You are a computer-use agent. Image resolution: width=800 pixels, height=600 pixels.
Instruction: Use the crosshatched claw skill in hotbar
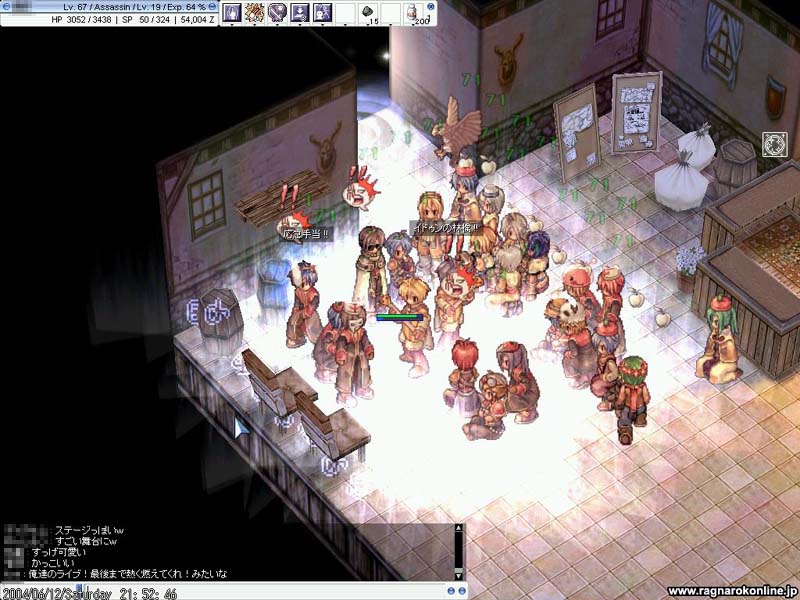[254, 12]
